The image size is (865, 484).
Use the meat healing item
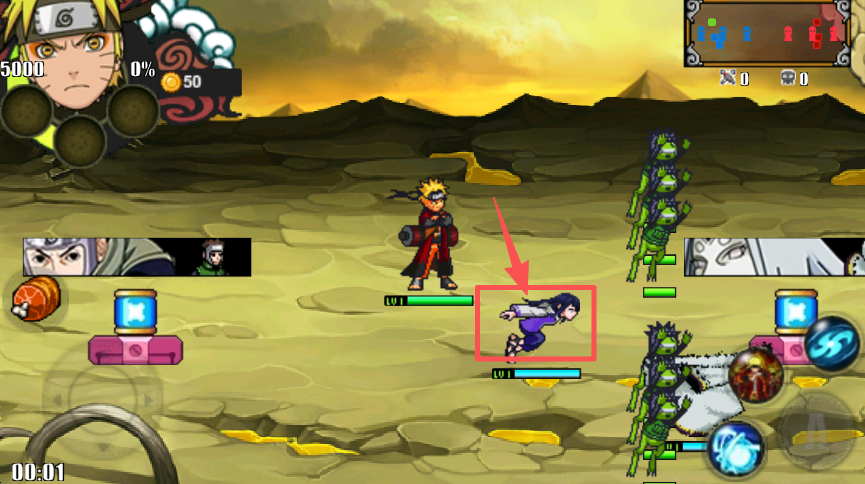(36, 298)
